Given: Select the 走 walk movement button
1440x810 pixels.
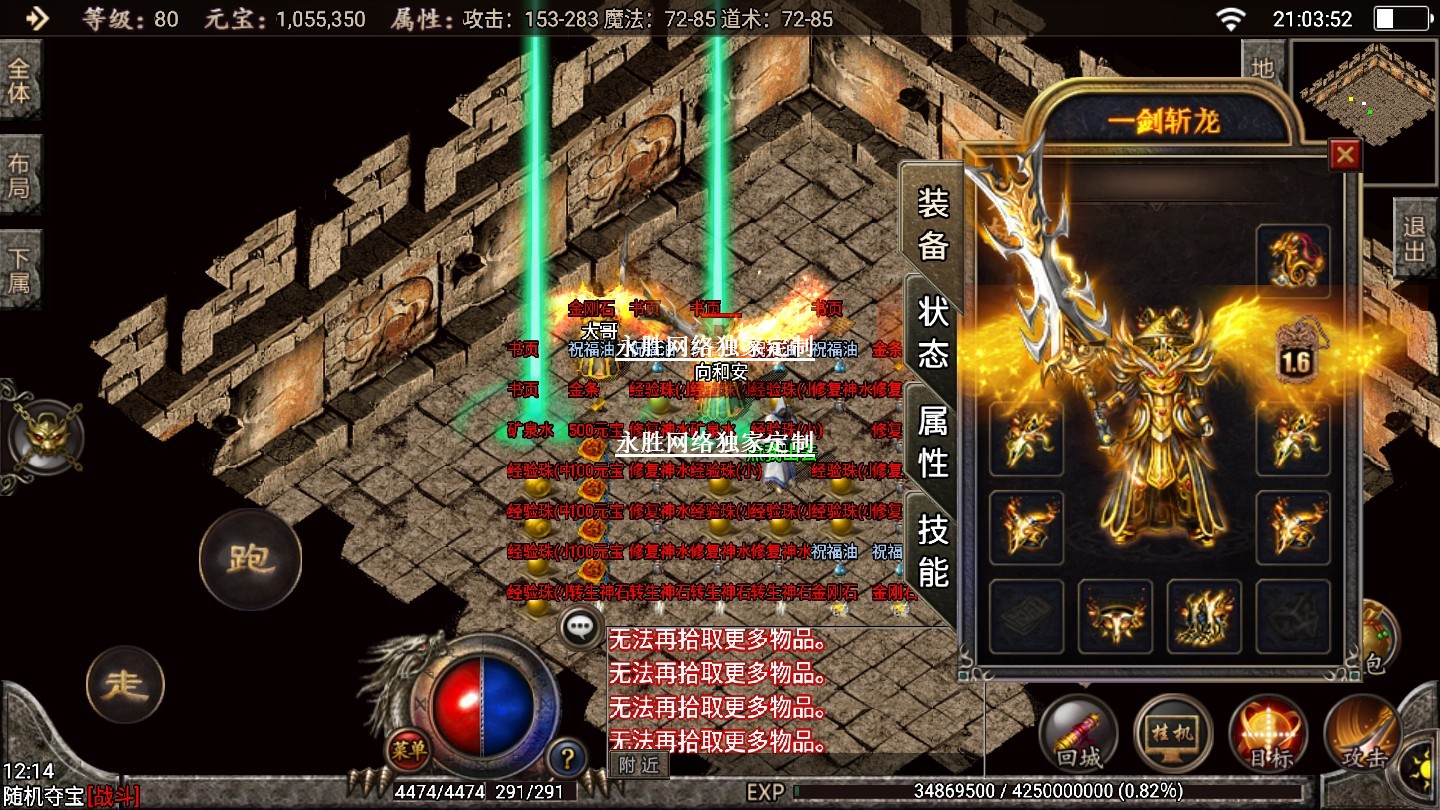Looking at the screenshot, I should 125,685.
